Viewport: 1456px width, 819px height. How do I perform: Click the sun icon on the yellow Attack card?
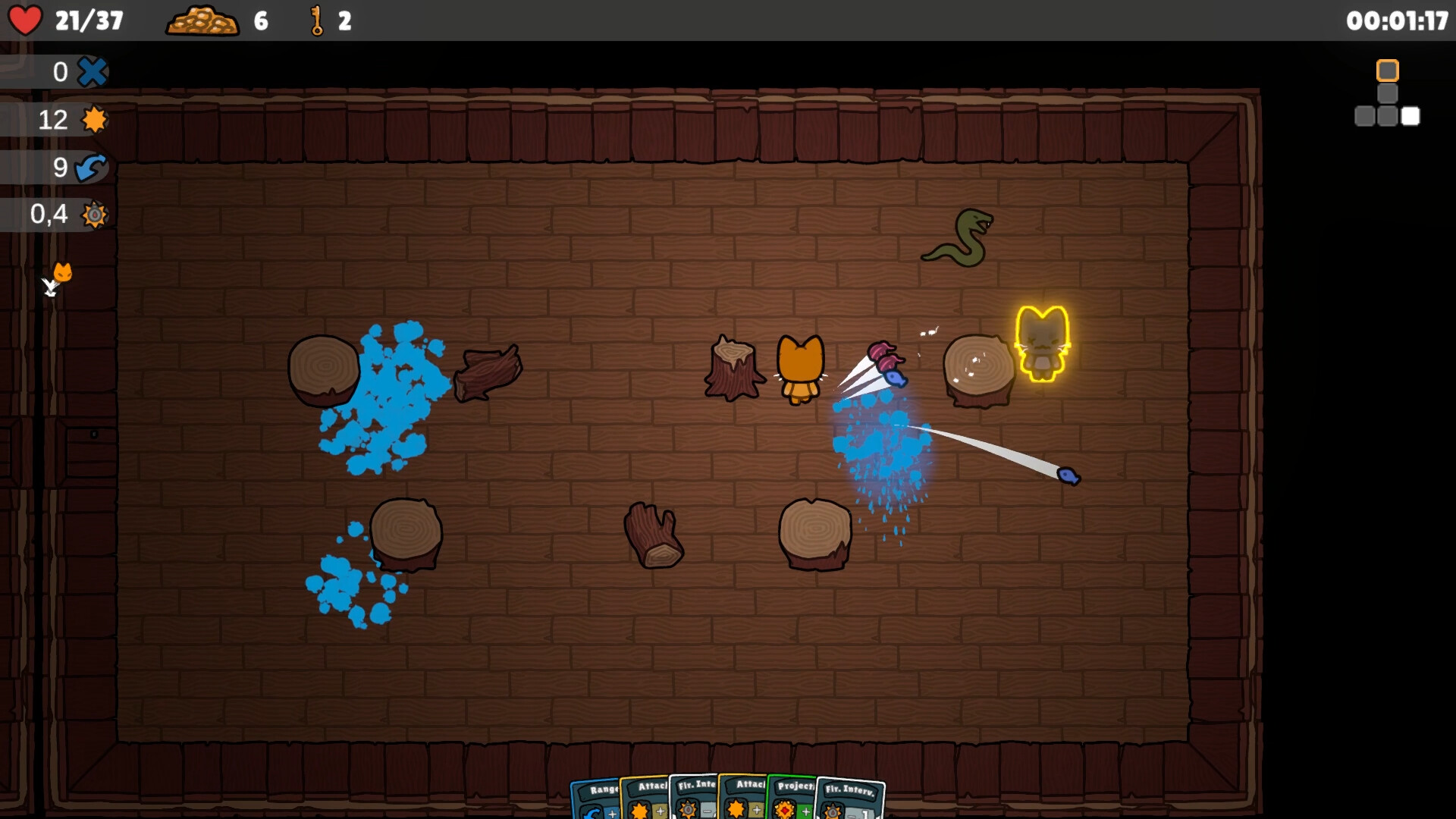click(639, 810)
